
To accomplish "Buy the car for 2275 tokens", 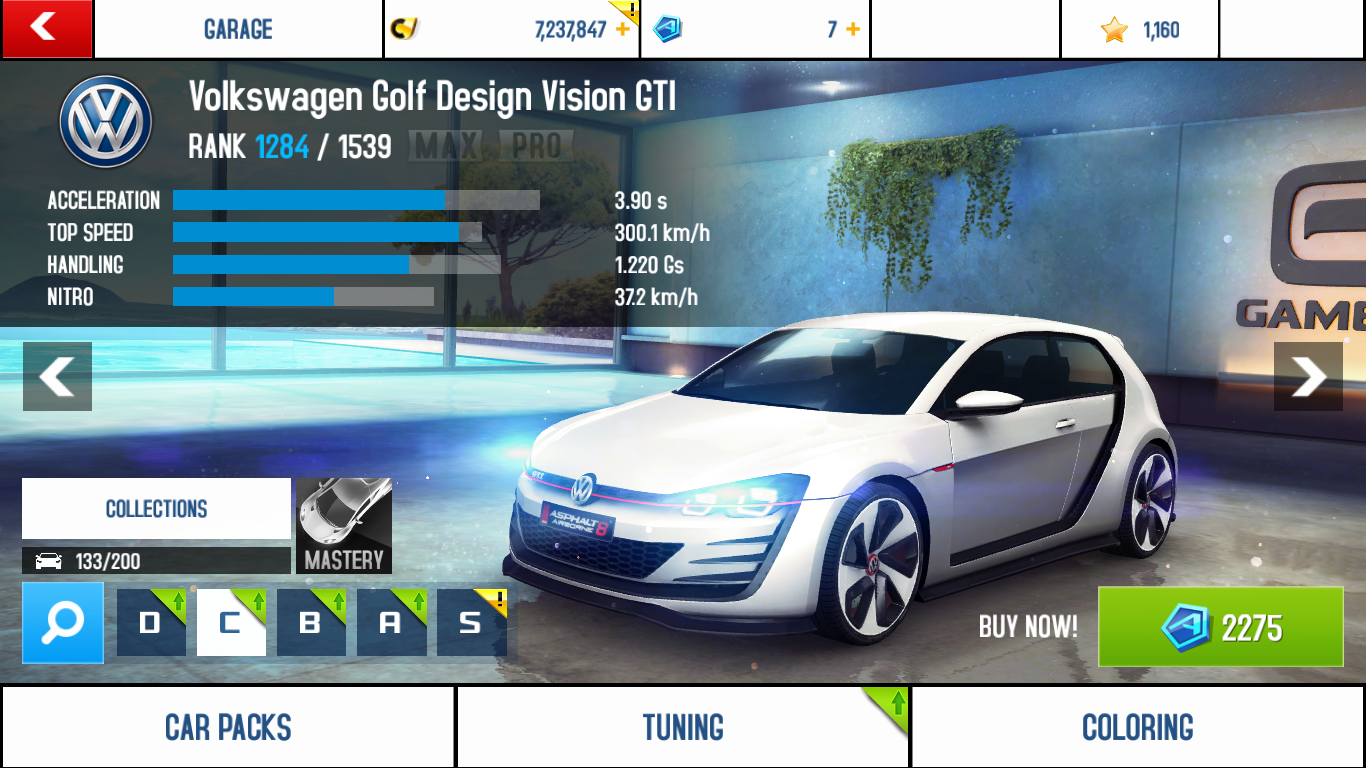I will (1220, 627).
